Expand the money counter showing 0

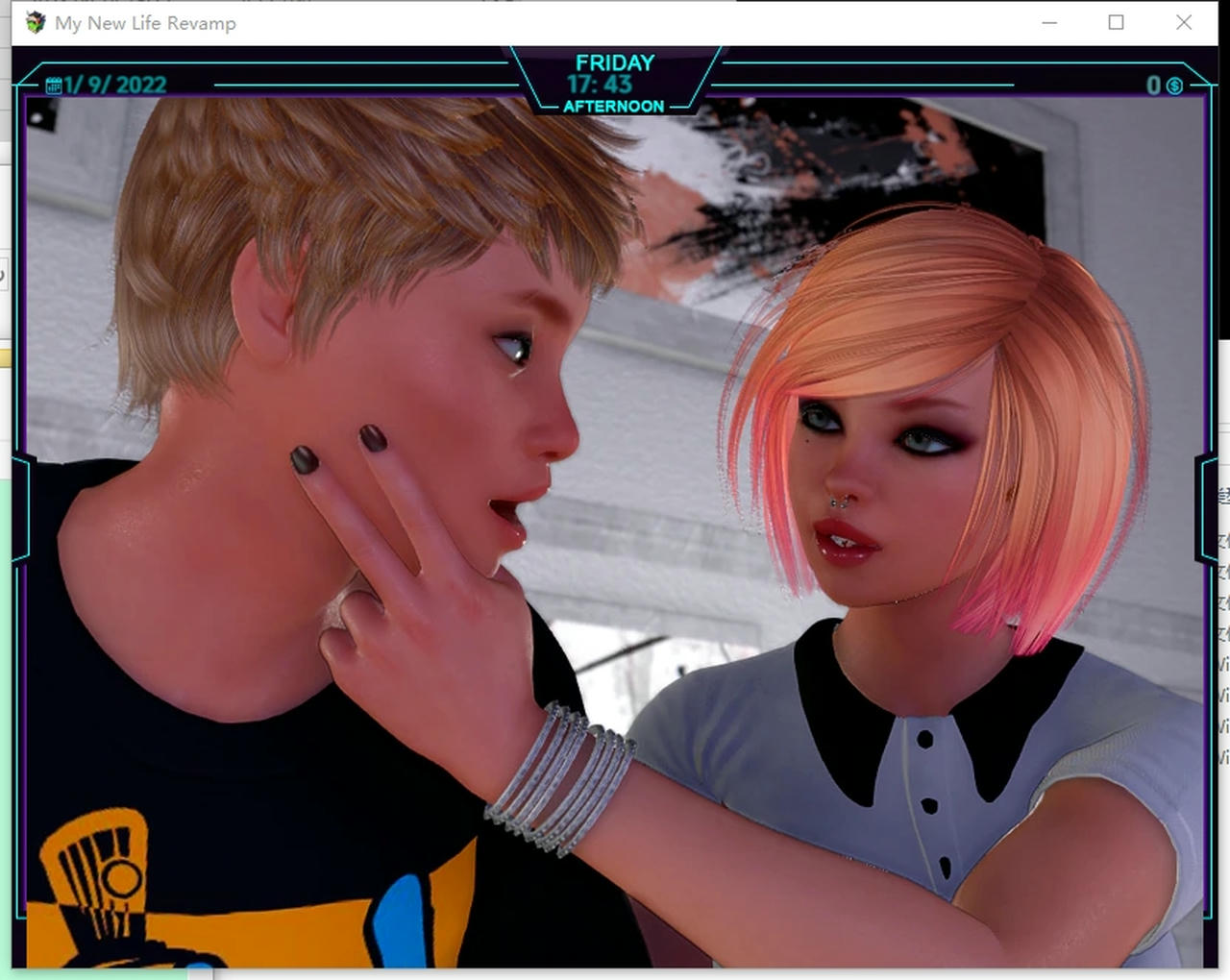tap(1155, 86)
